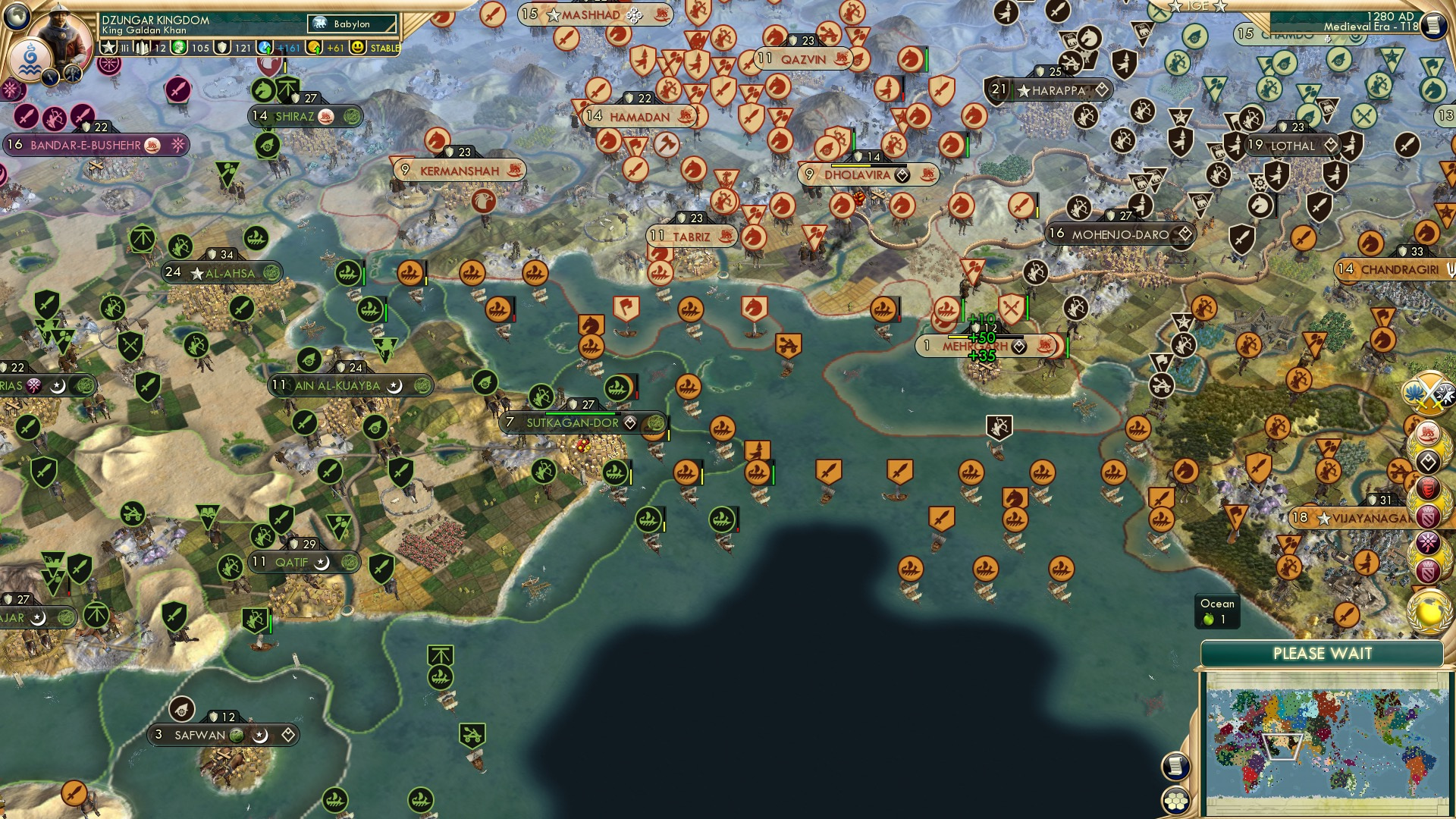Expand the Sutkagan-Dor city banner
This screenshot has height=819, width=1456.
(x=573, y=422)
